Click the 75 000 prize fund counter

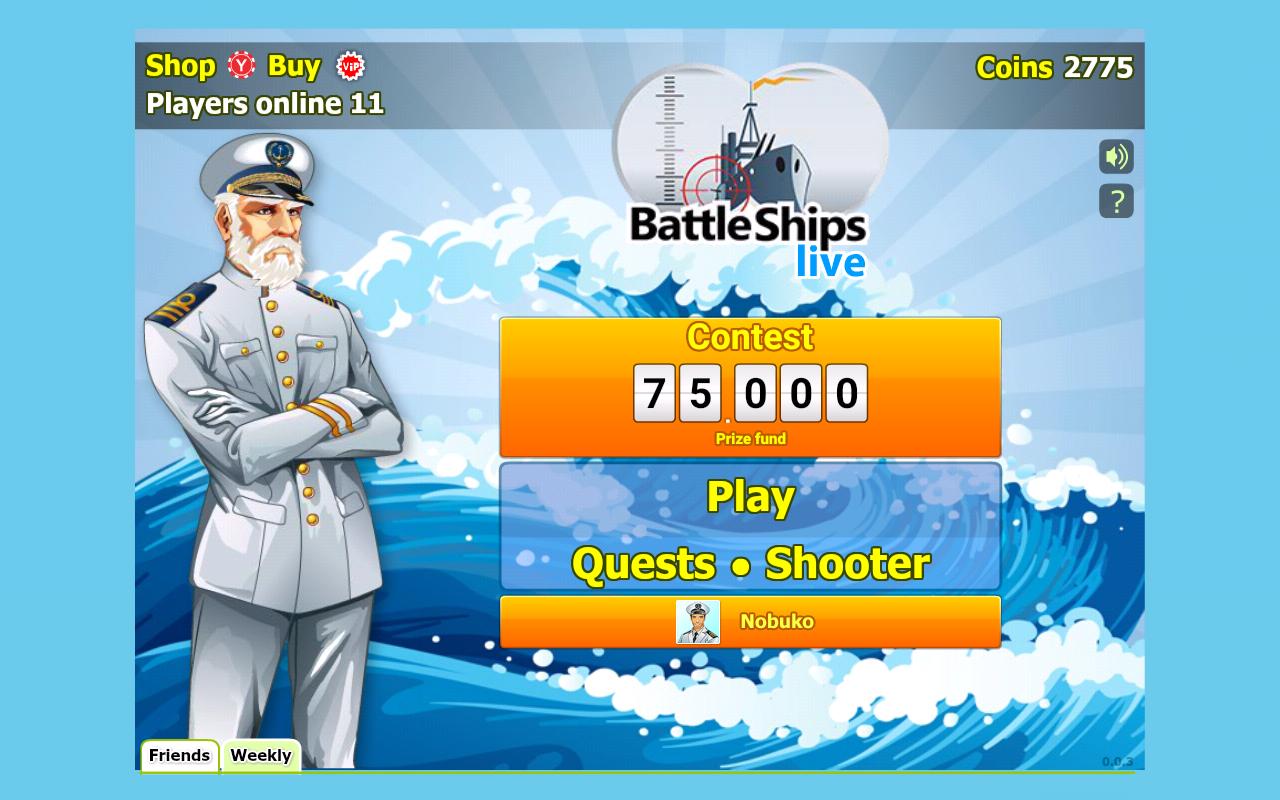[x=748, y=392]
